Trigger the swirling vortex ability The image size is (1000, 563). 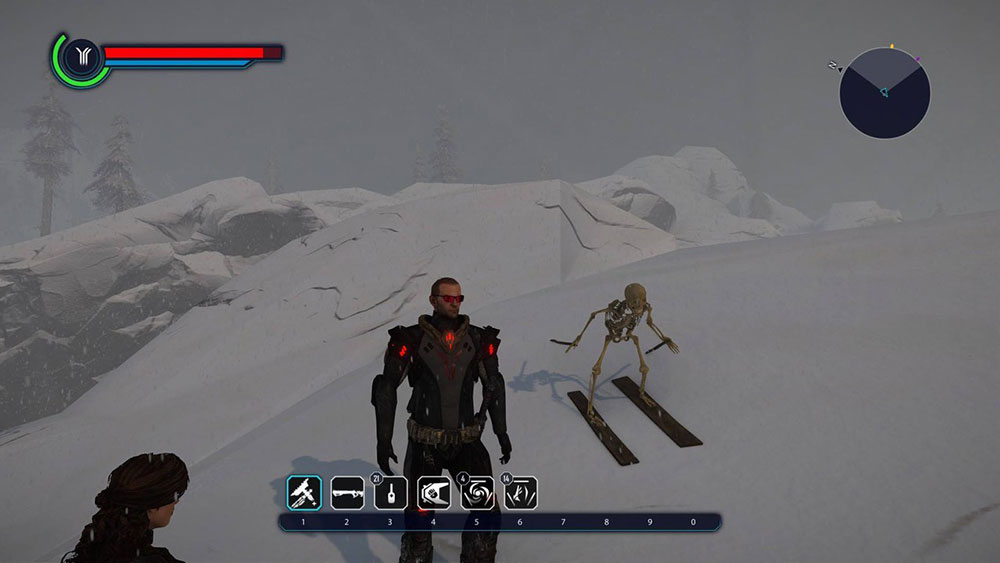[x=477, y=491]
